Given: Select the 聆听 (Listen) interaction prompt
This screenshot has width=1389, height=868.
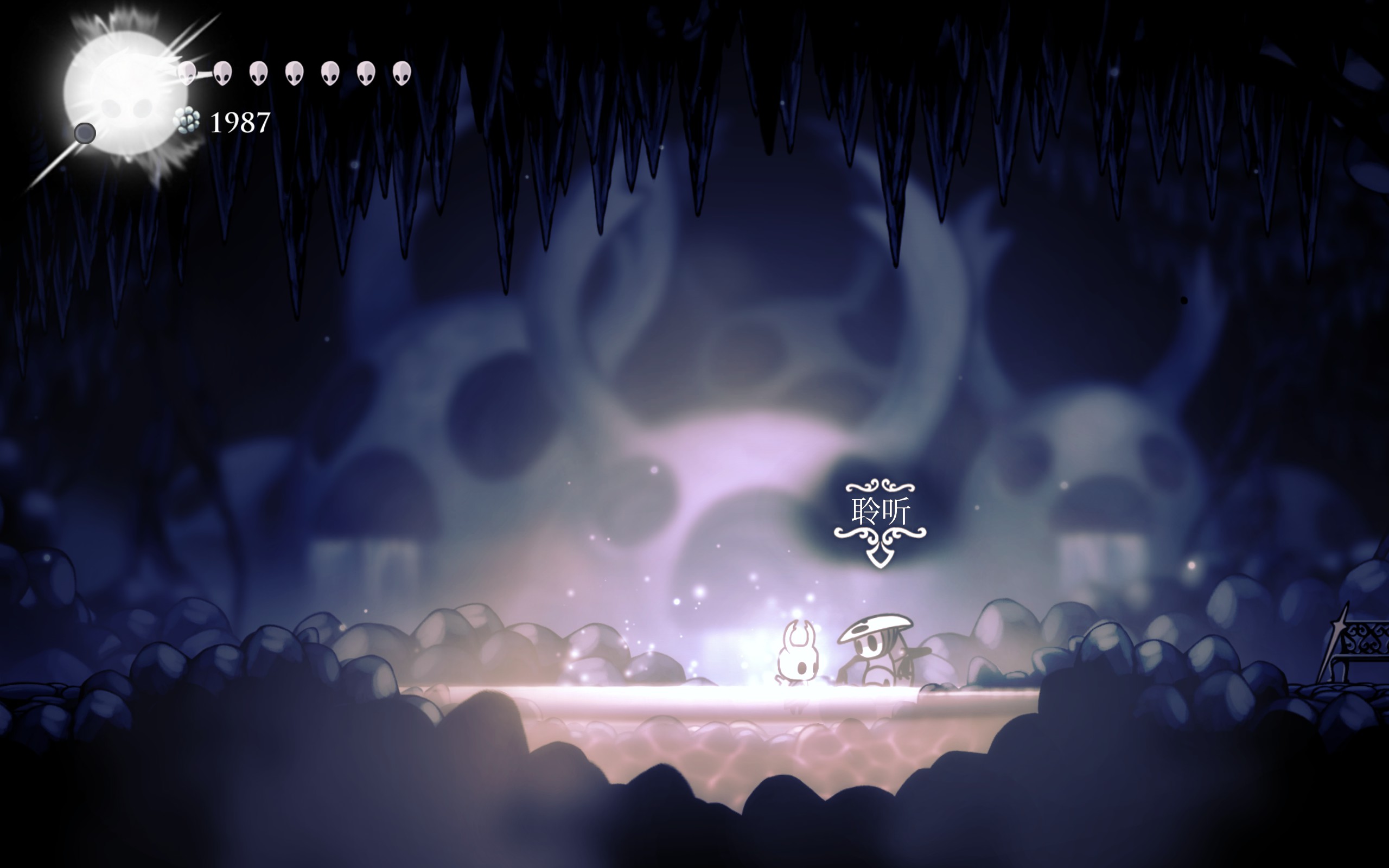Looking at the screenshot, I should [880, 513].
